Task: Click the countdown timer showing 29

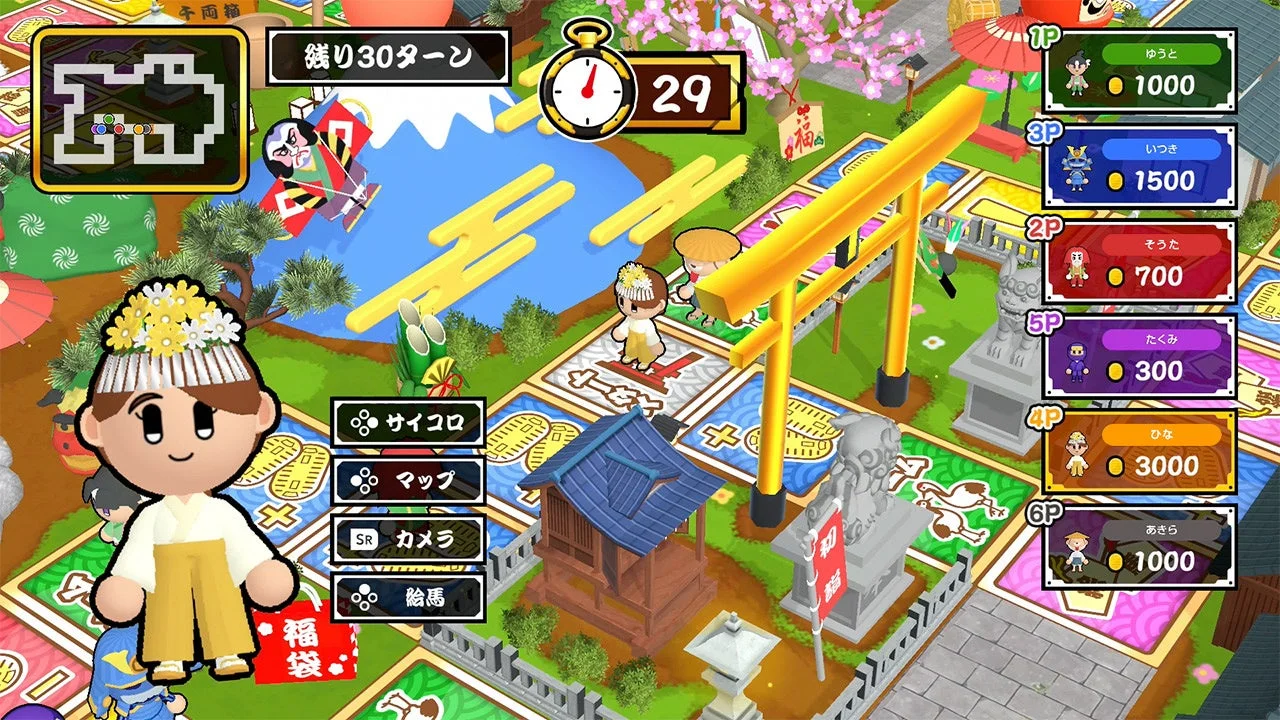Action: click(681, 90)
